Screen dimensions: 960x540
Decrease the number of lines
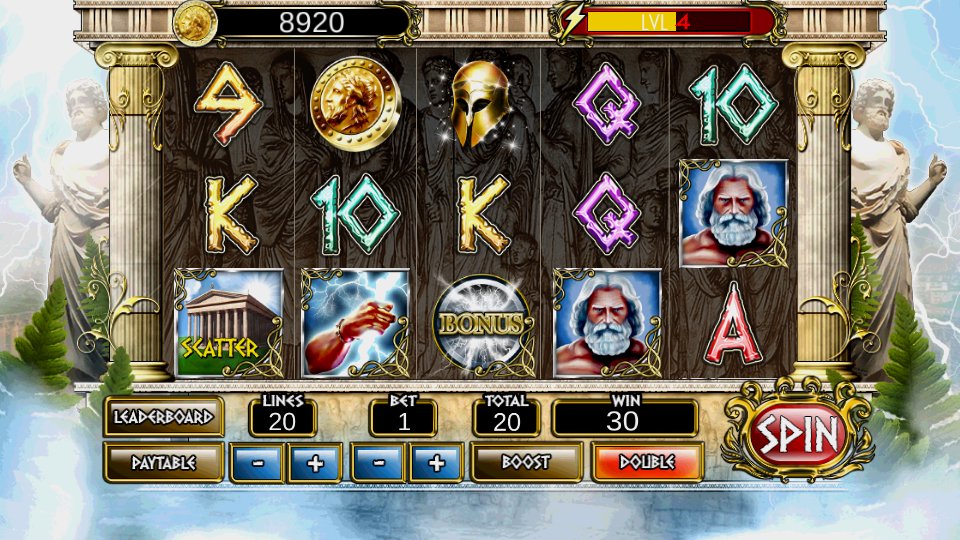(257, 463)
